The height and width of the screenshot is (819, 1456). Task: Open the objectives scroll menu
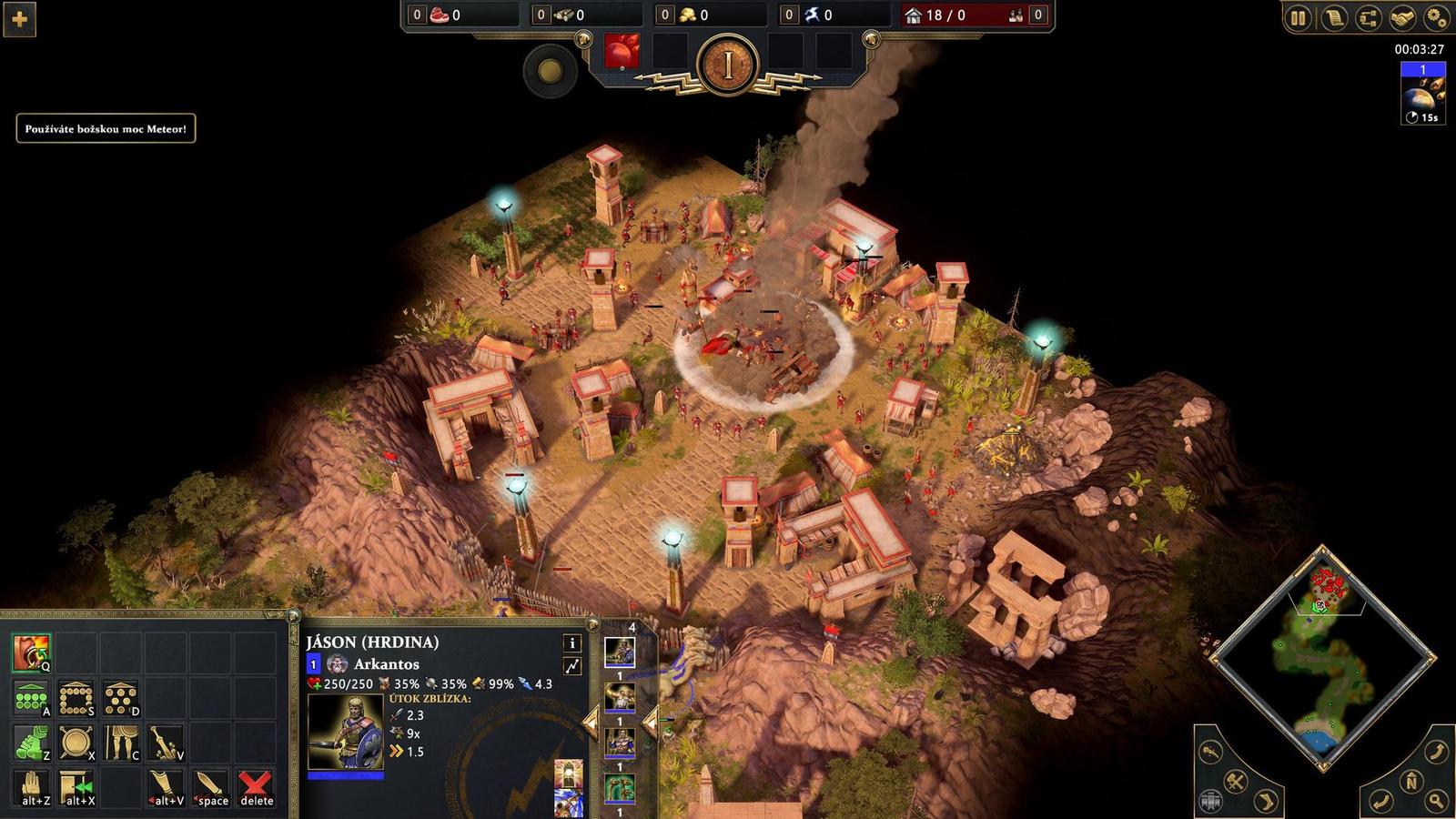click(1335, 15)
